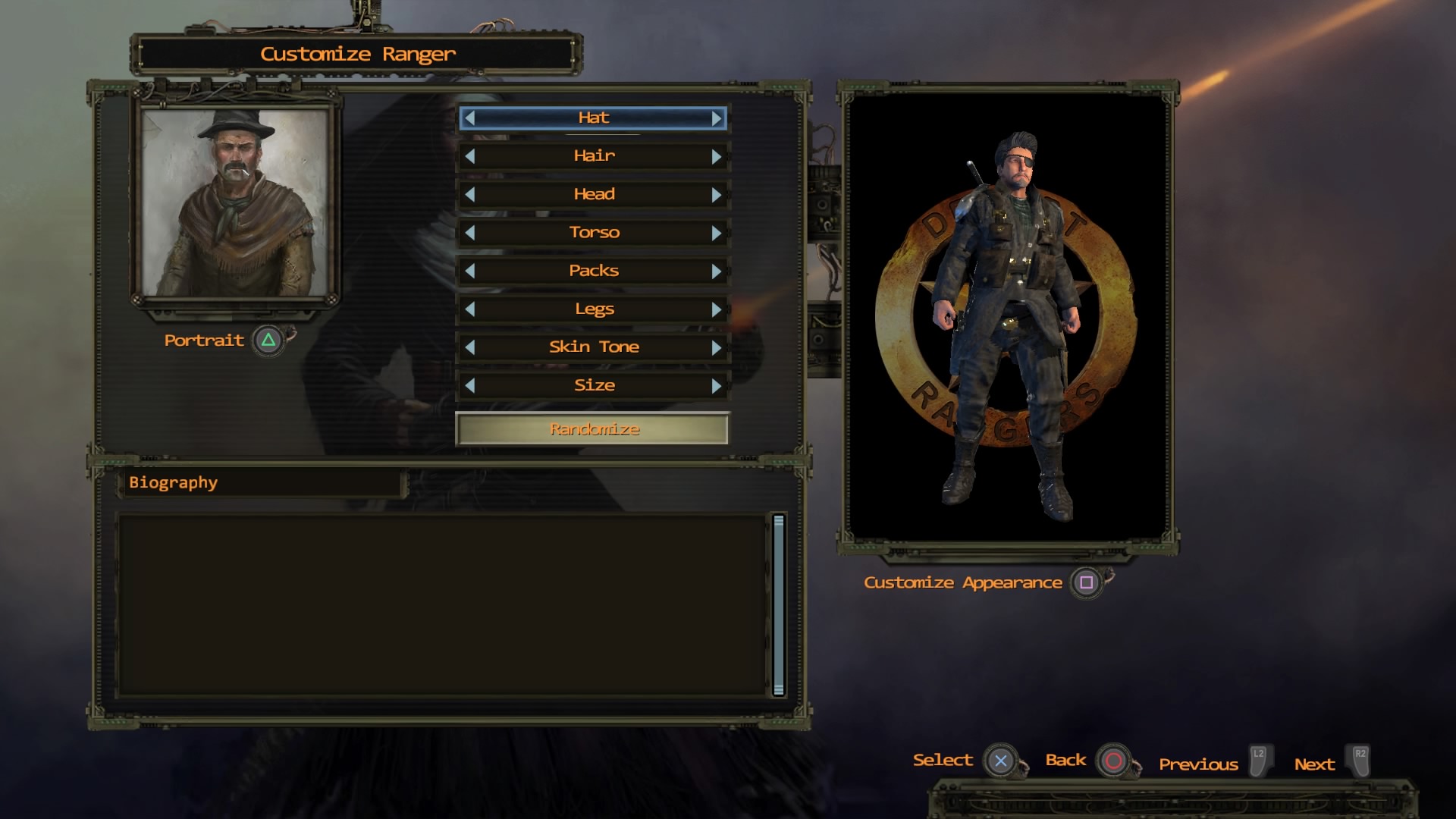
Task: Click the right arrow on Hat
Action: click(x=716, y=118)
